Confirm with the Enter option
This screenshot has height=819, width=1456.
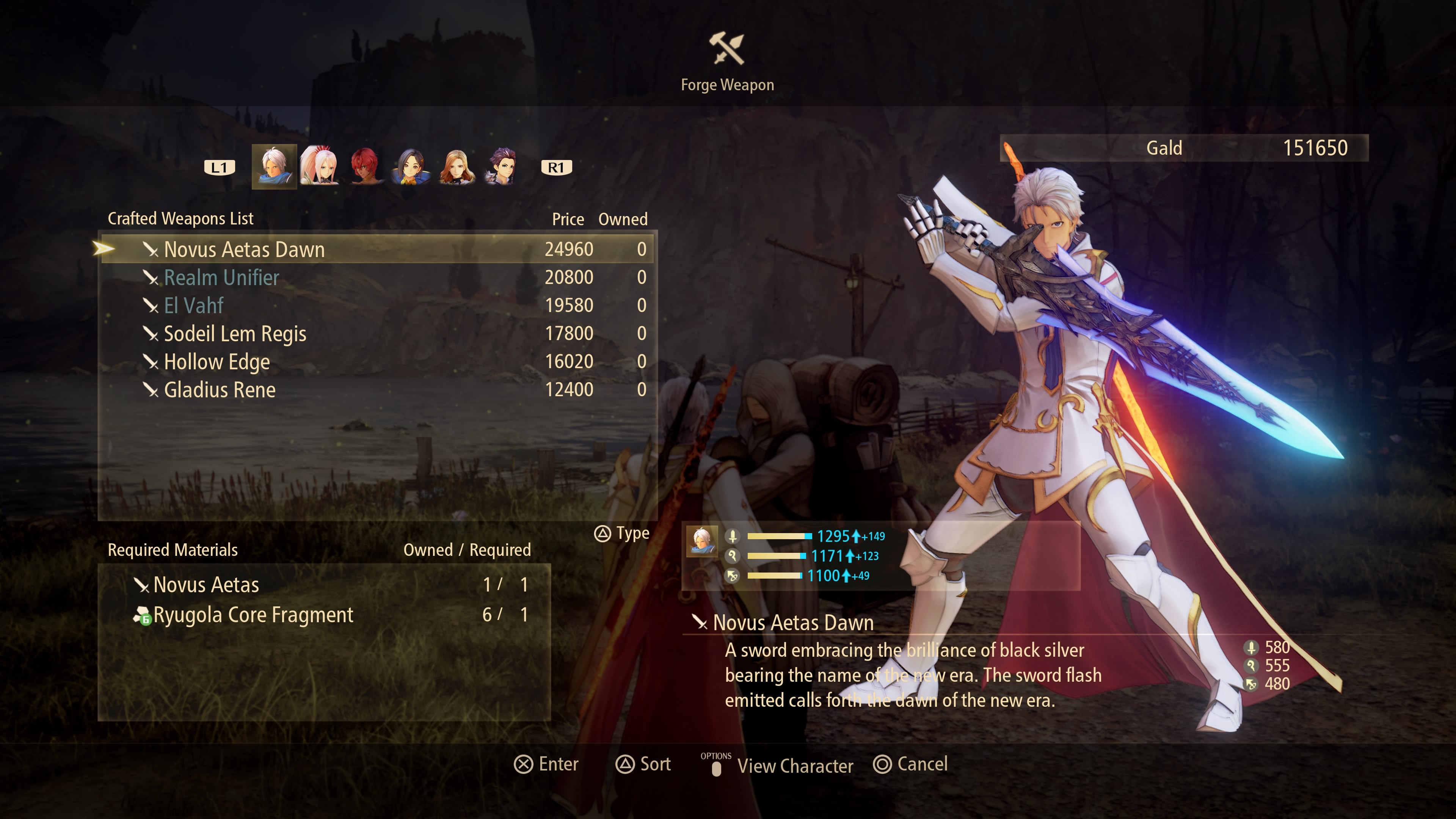(546, 764)
